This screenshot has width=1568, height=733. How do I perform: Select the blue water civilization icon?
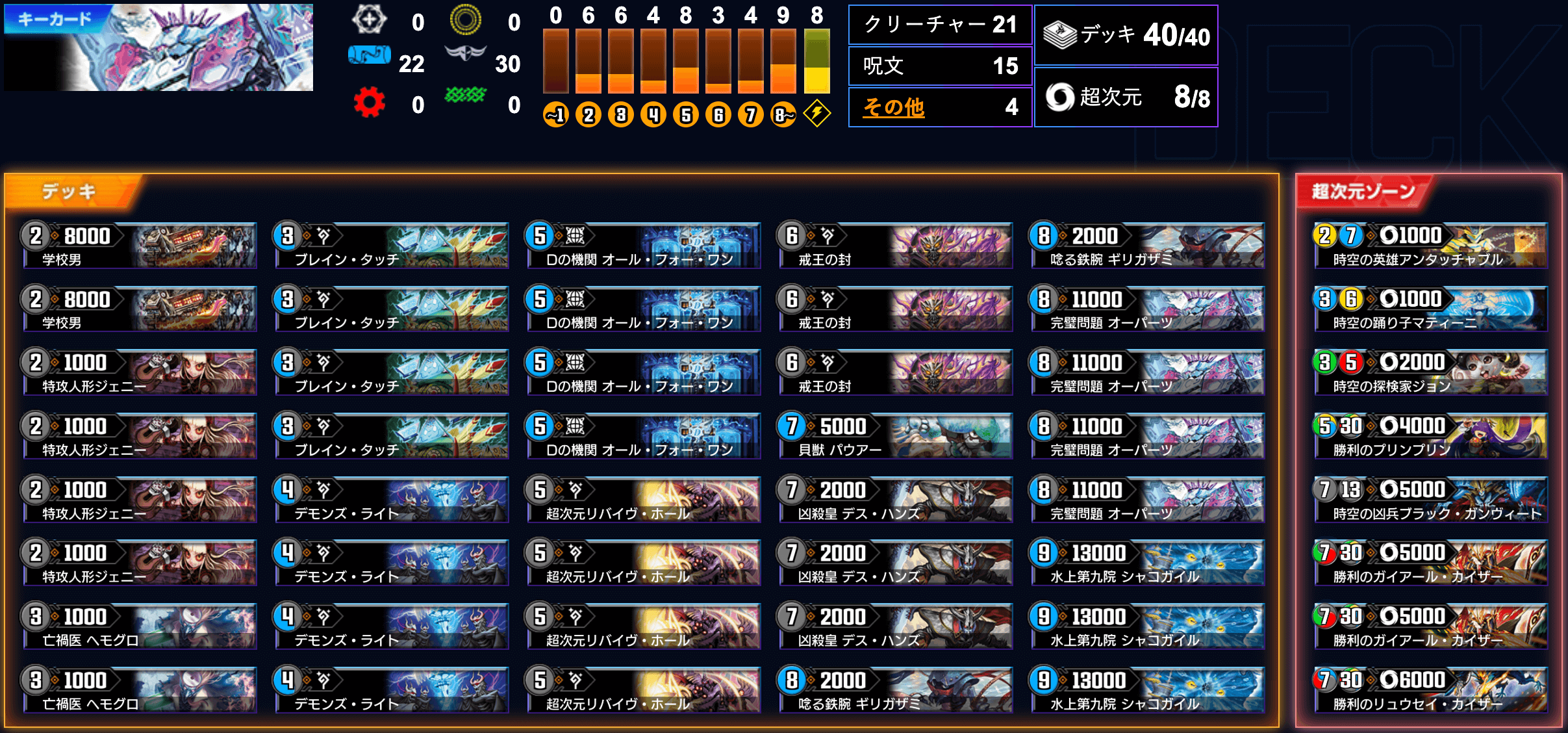pos(370,55)
